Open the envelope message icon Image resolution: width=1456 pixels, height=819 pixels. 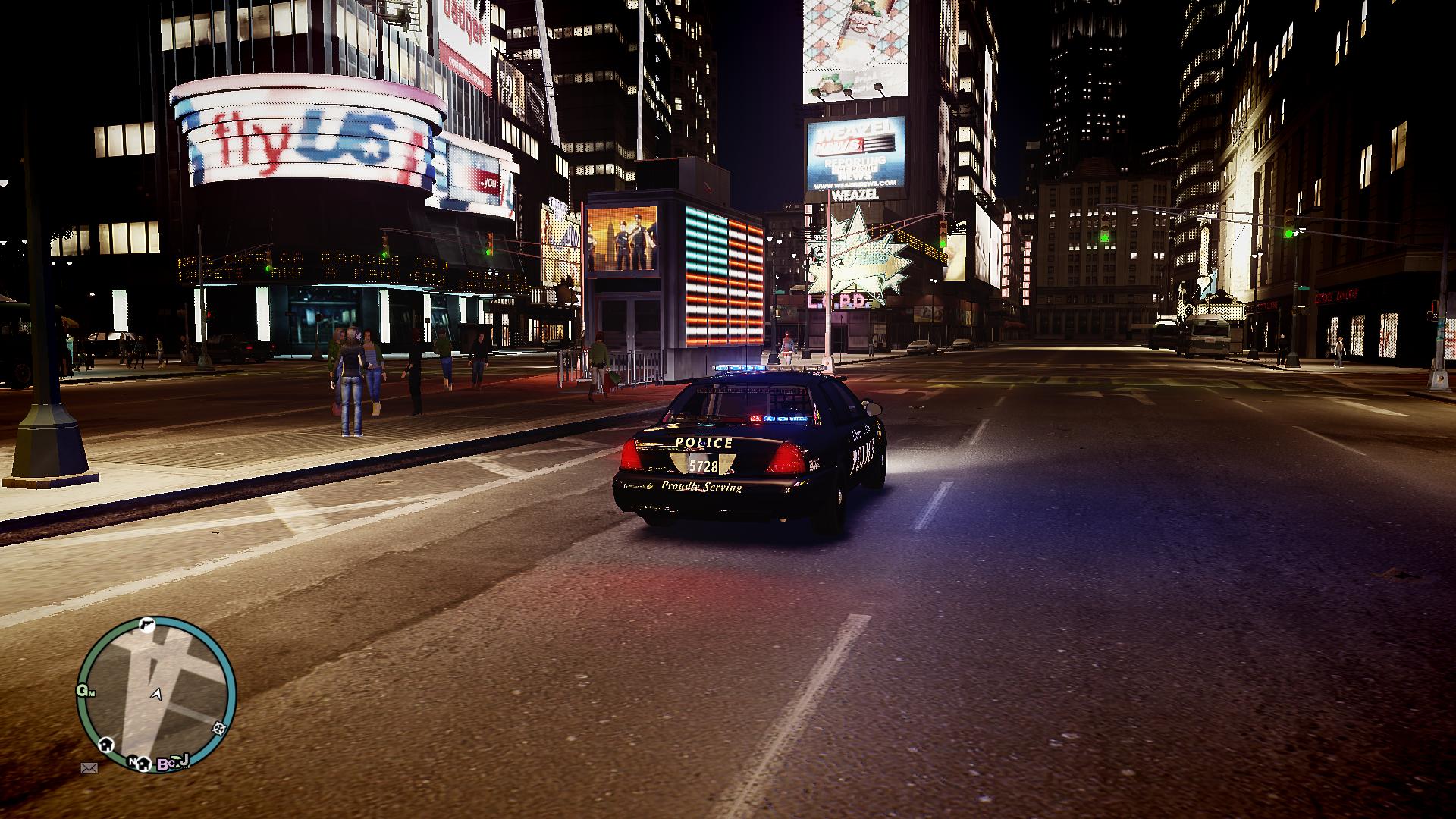(89, 767)
